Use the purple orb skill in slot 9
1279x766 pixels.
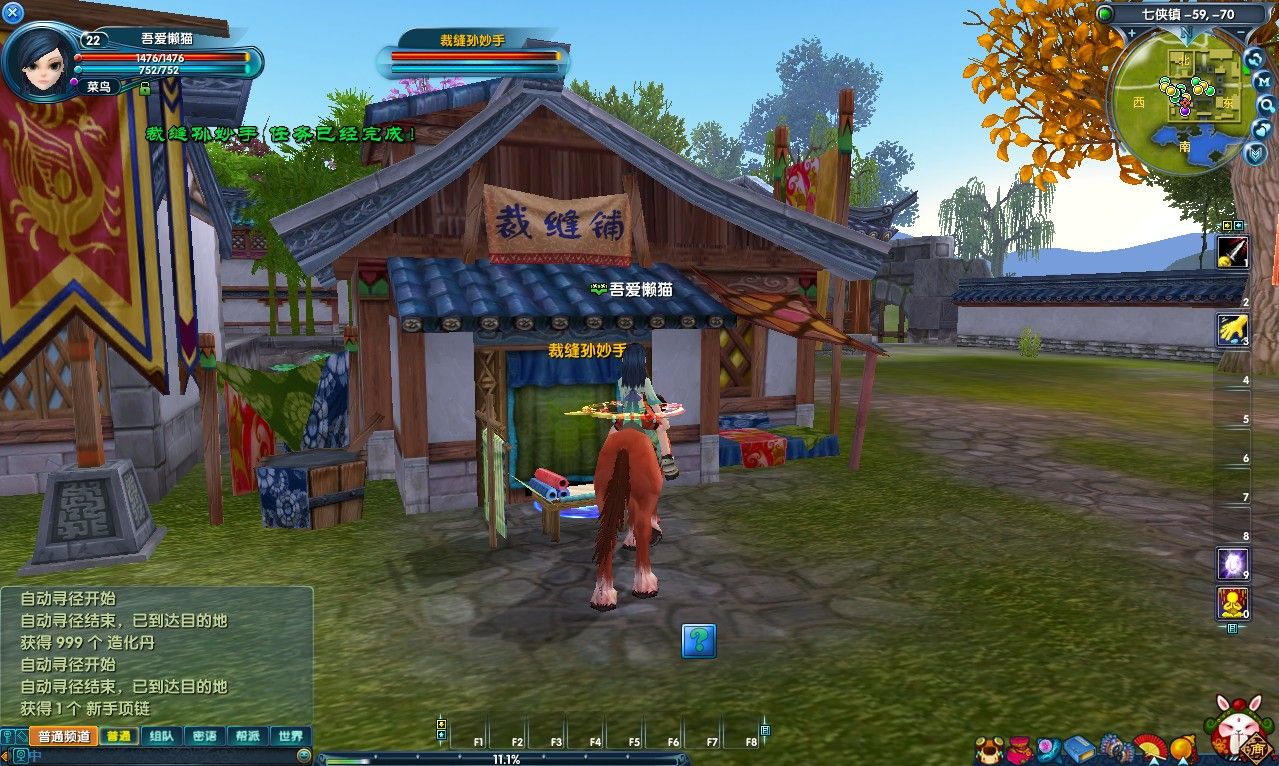coord(1232,564)
